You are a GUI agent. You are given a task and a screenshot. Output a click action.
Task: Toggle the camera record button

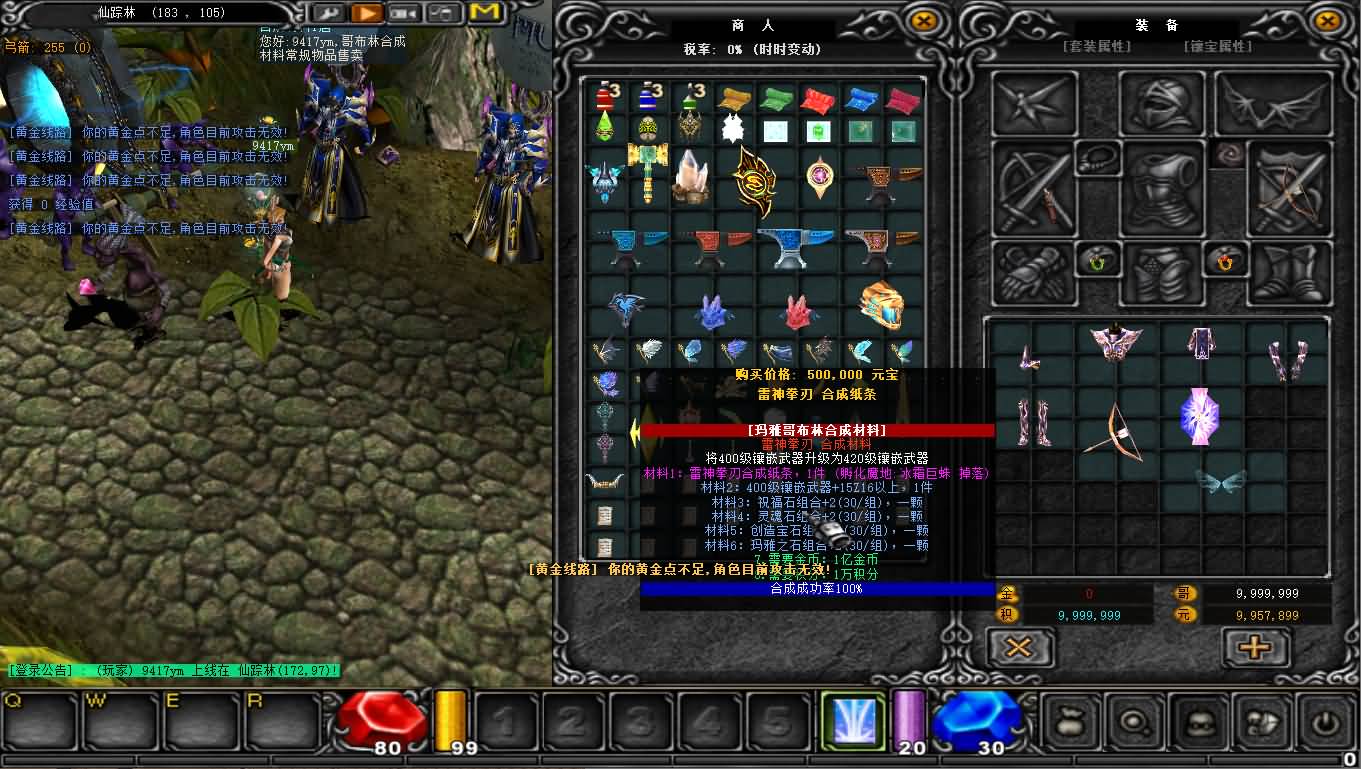405,13
